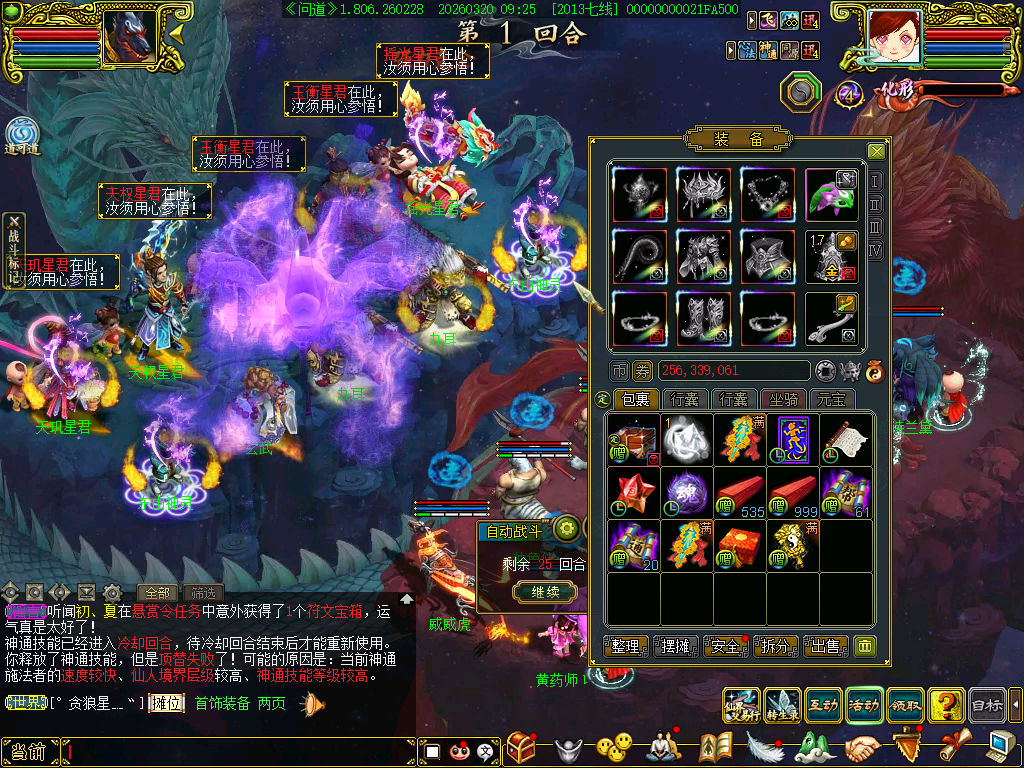
Task: Open the yellow question mark help button
Action: [945, 706]
